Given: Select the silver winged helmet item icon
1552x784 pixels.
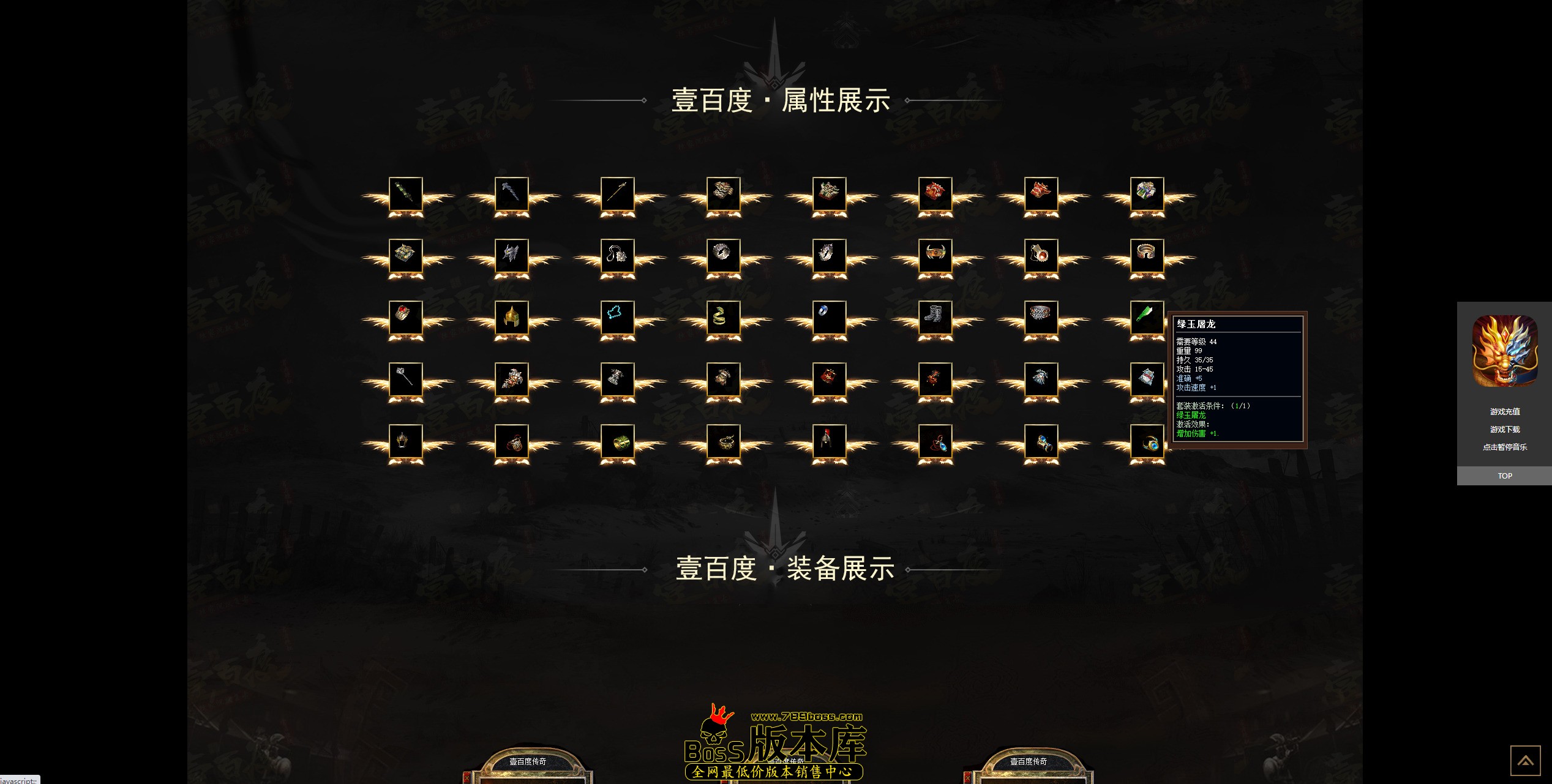Looking at the screenshot, I should pyautogui.click(x=513, y=256).
